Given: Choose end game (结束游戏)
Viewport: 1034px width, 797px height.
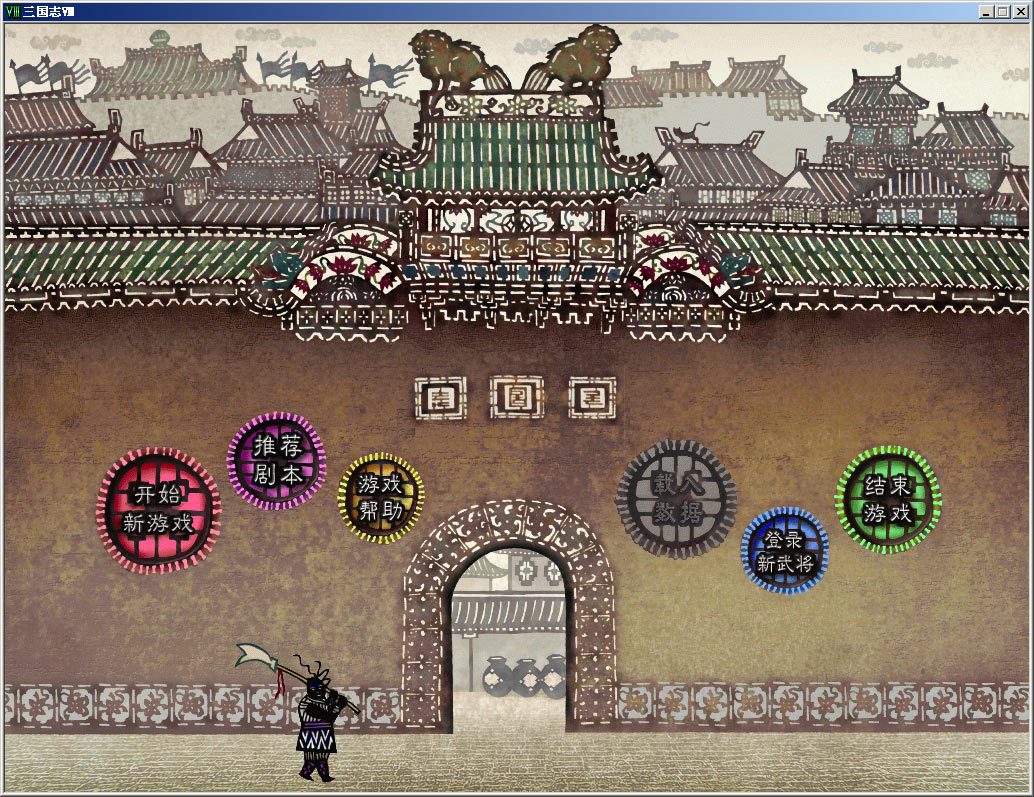Looking at the screenshot, I should (x=888, y=499).
